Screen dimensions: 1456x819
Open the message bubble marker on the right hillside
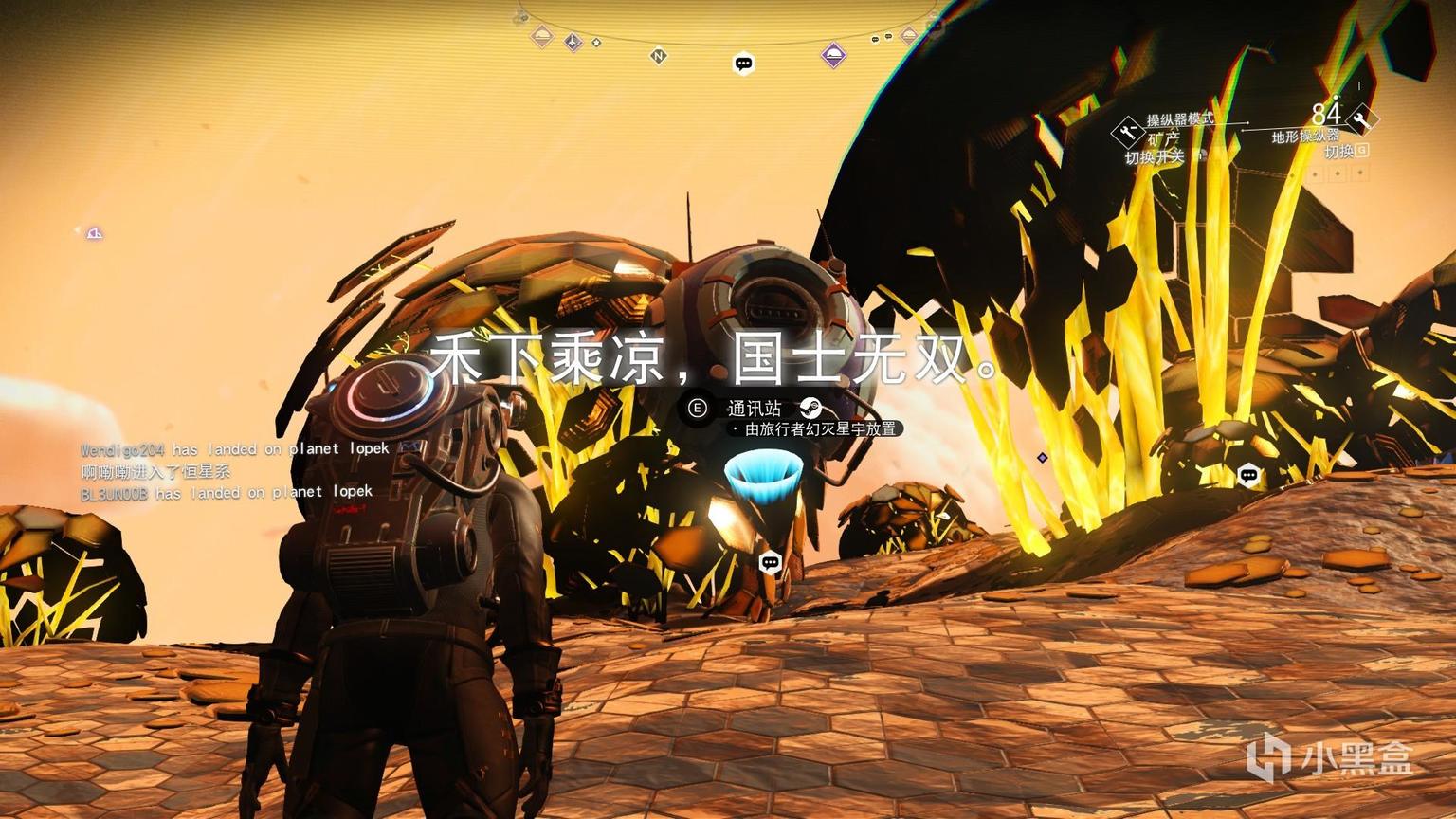click(x=1248, y=476)
